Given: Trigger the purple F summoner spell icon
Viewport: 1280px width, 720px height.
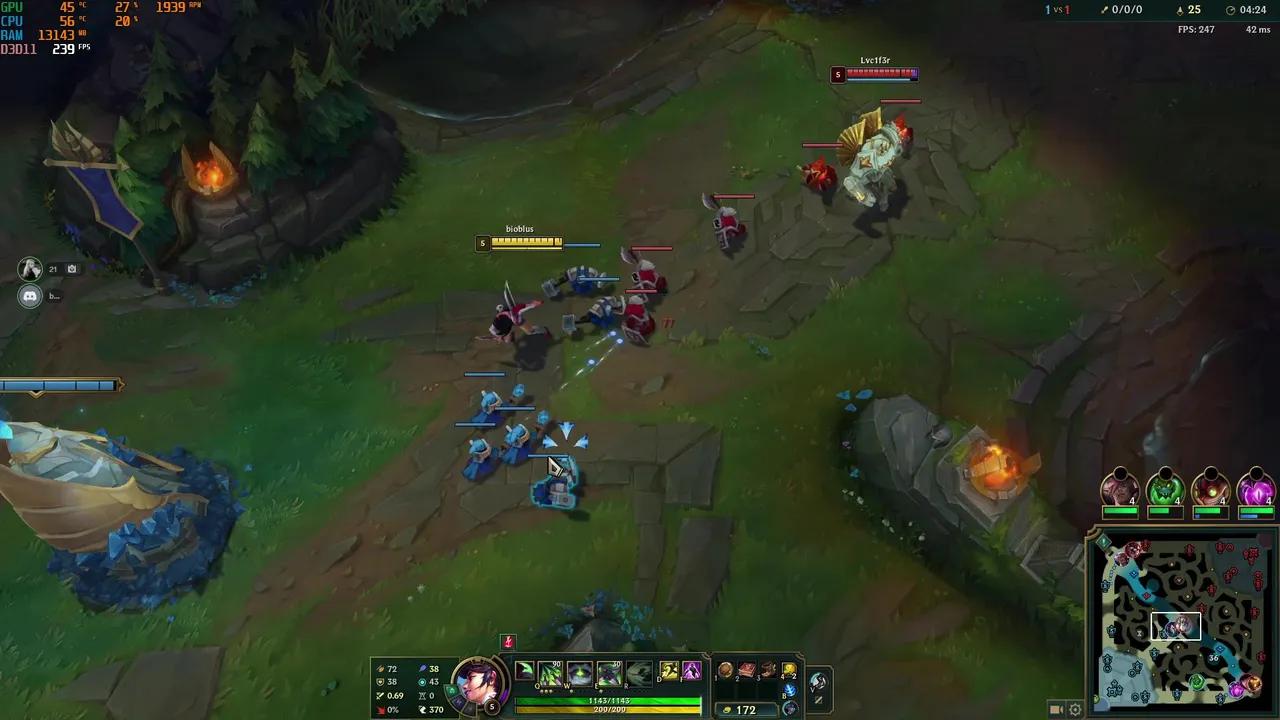Looking at the screenshot, I should coord(692,670).
